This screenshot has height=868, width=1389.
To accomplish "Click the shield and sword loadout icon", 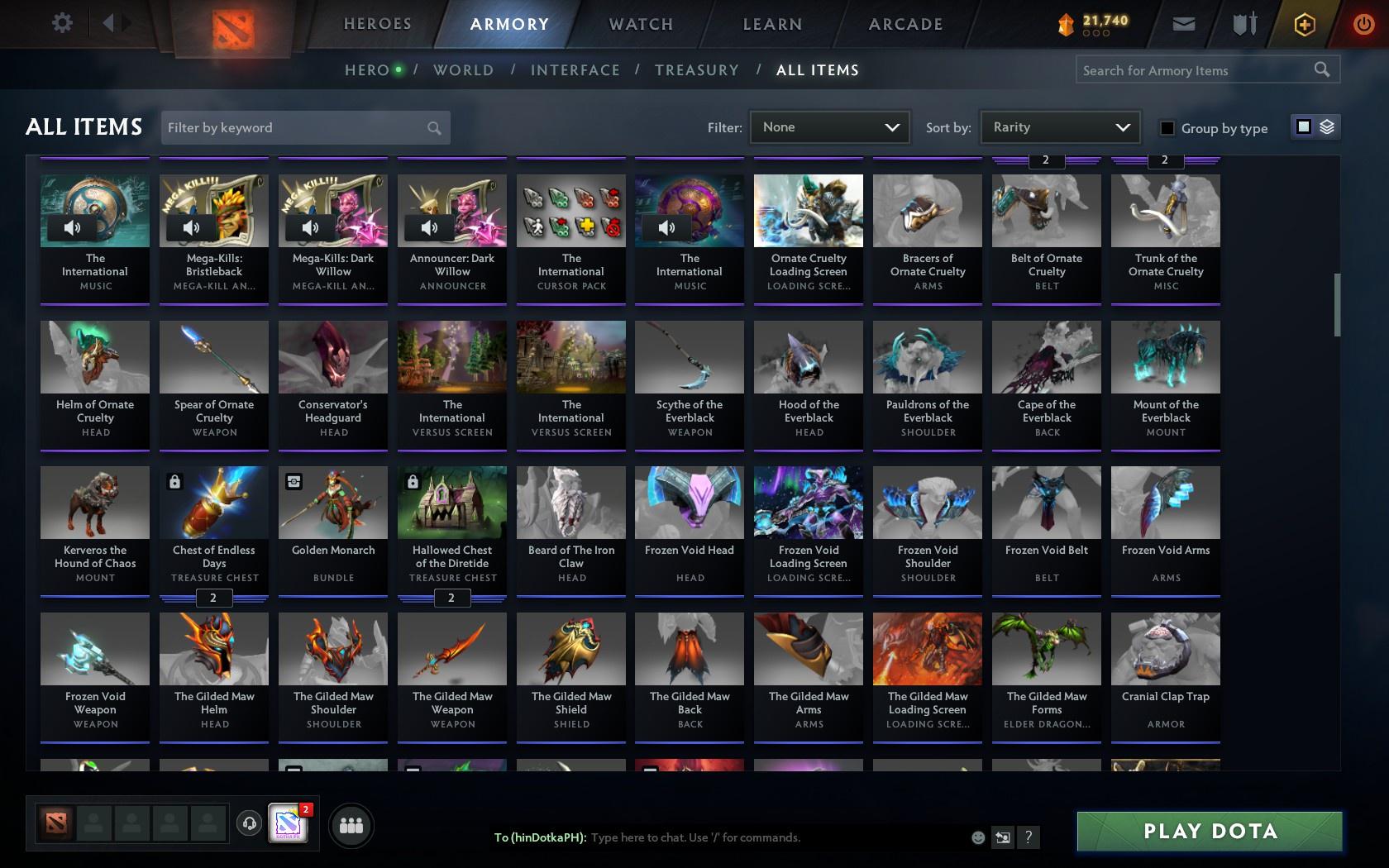I will click(x=1243, y=23).
